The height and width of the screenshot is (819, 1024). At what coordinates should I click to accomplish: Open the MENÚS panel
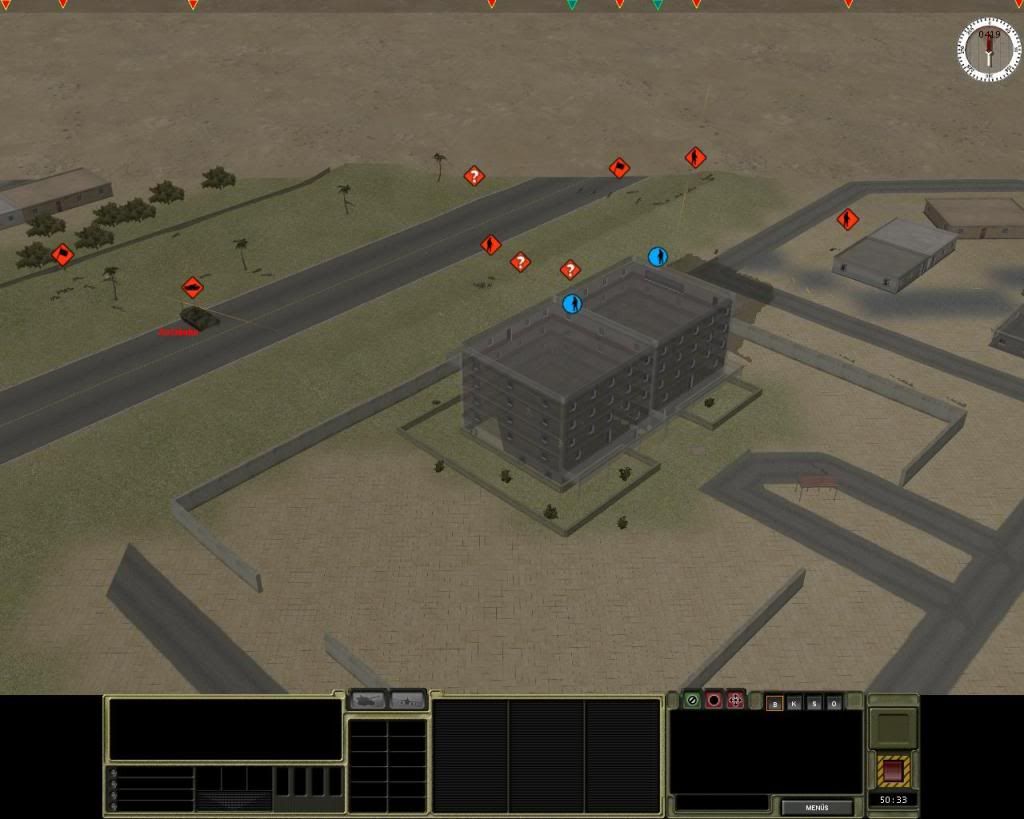coord(817,807)
